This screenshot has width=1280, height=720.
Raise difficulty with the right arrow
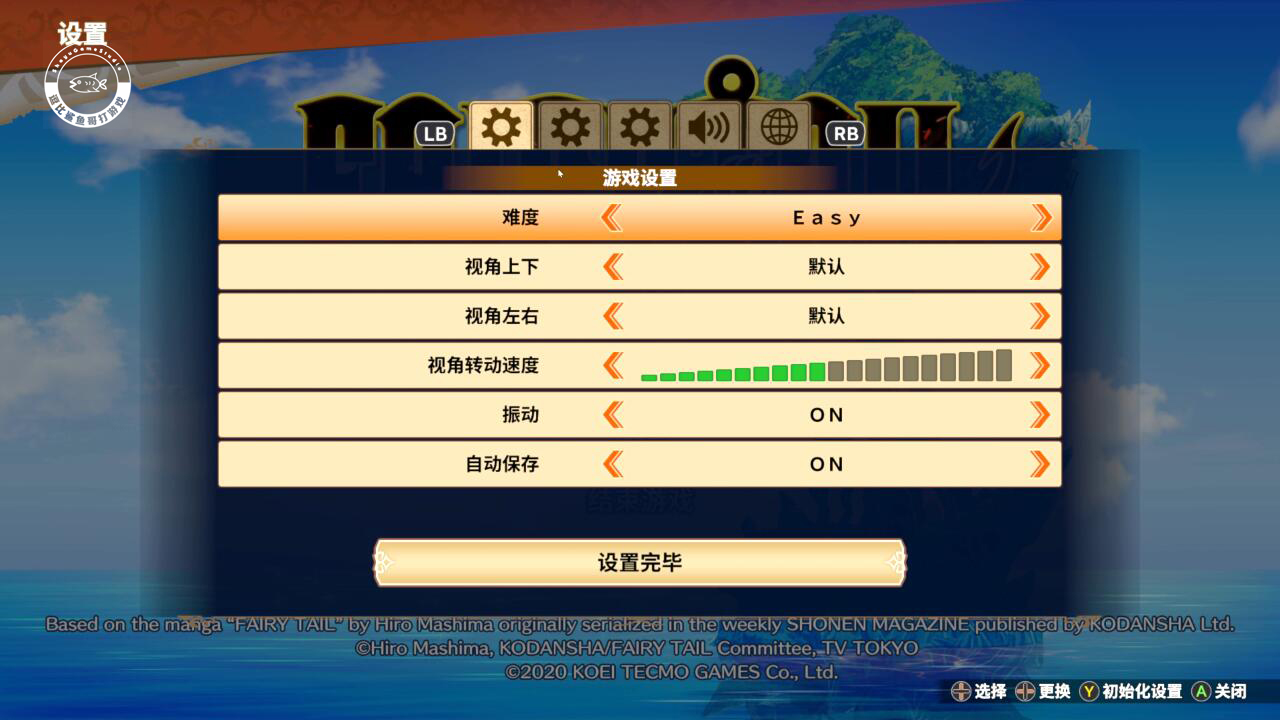(x=1042, y=217)
